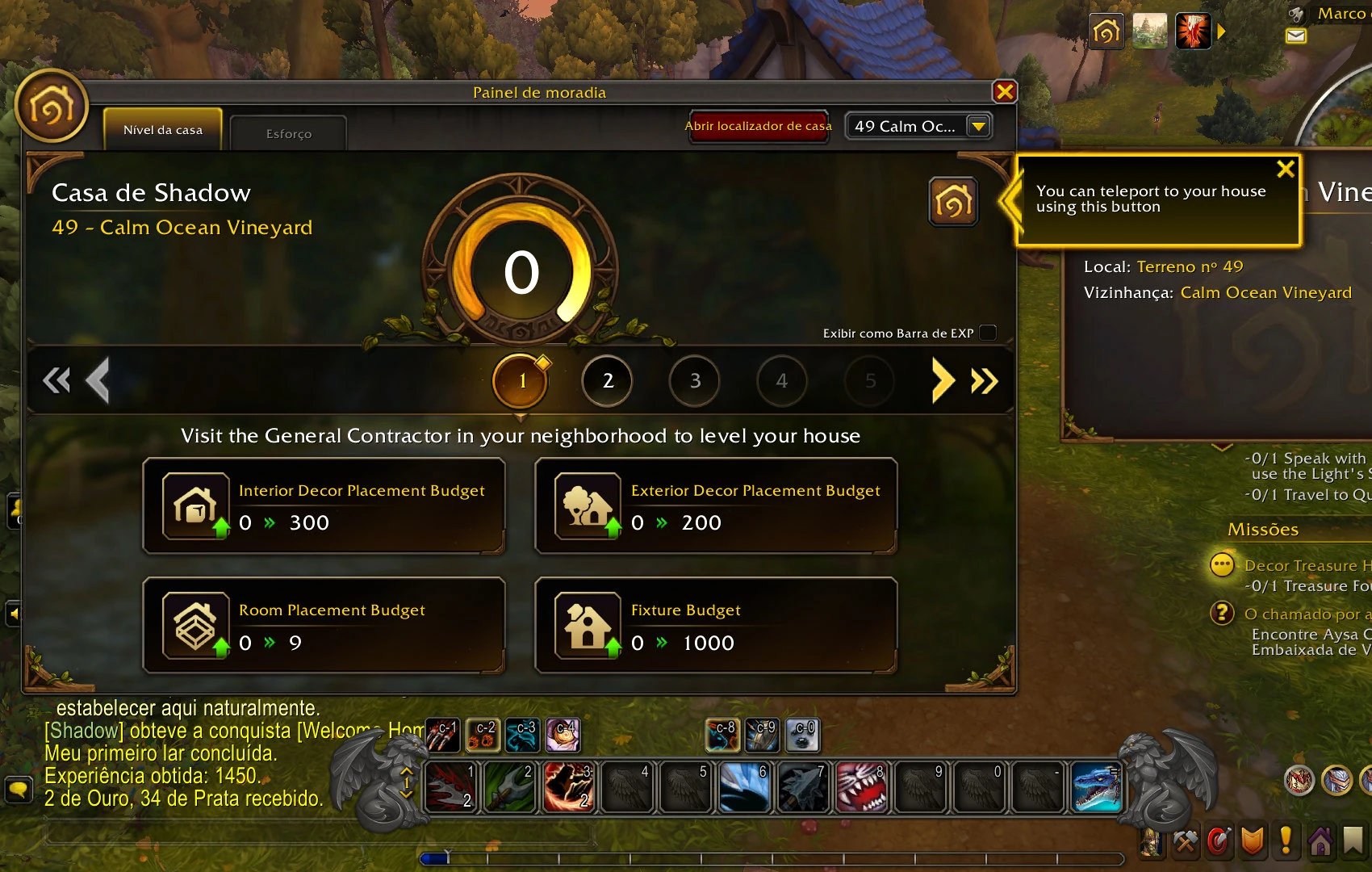Teleport home using the house icon button
The width and height of the screenshot is (1372, 872).
tap(953, 202)
